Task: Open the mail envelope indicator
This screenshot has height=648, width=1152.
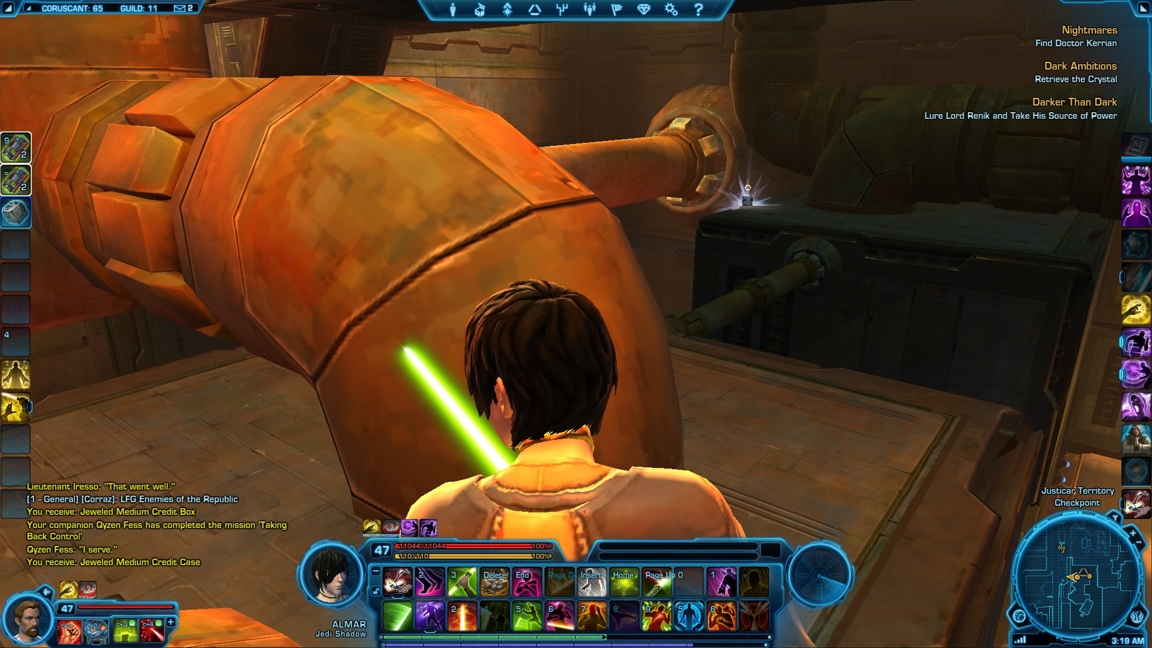Action: tap(181, 8)
